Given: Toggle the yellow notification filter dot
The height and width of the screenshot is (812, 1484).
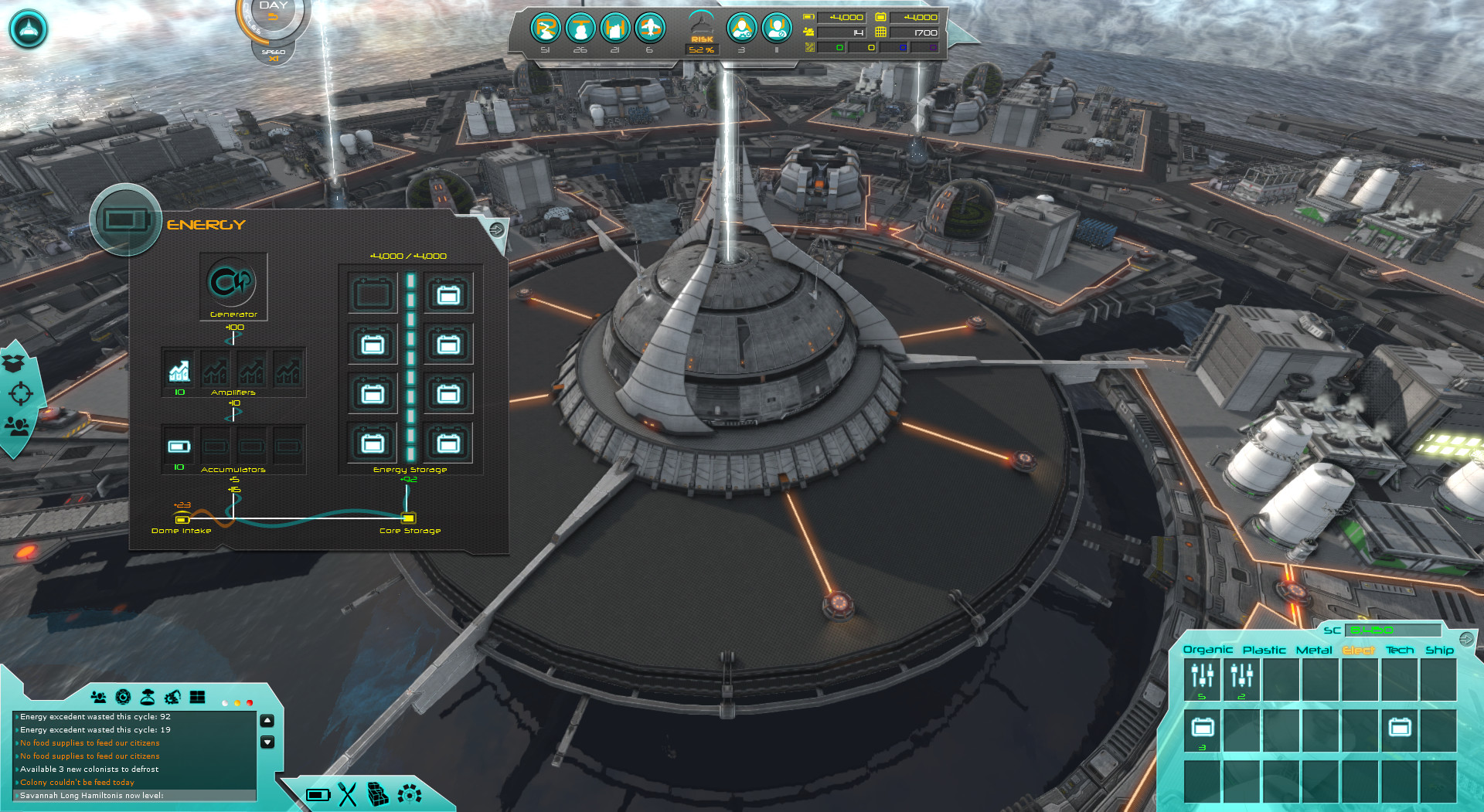Looking at the screenshot, I should (237, 702).
